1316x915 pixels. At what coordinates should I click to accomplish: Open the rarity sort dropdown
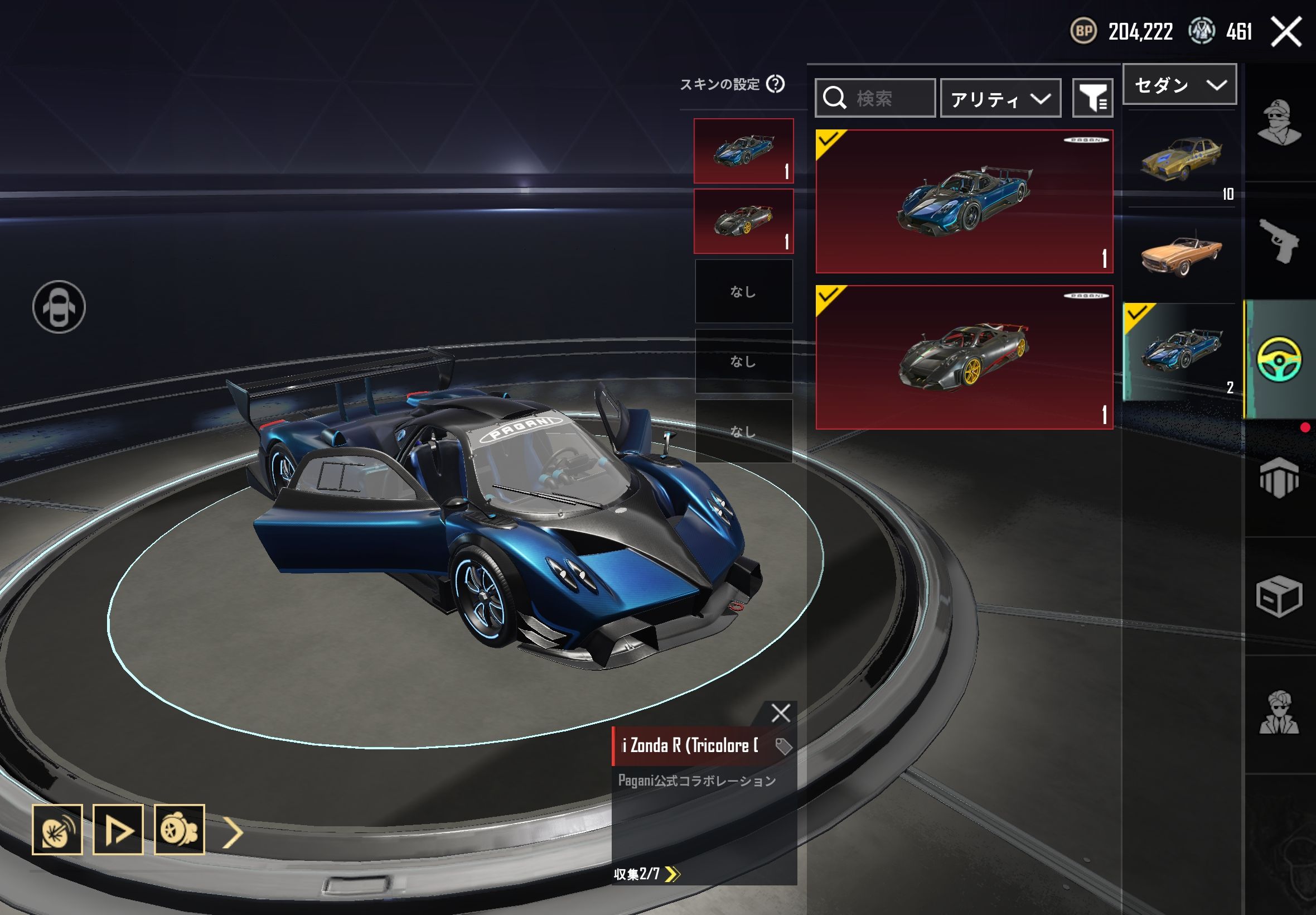(x=1000, y=99)
